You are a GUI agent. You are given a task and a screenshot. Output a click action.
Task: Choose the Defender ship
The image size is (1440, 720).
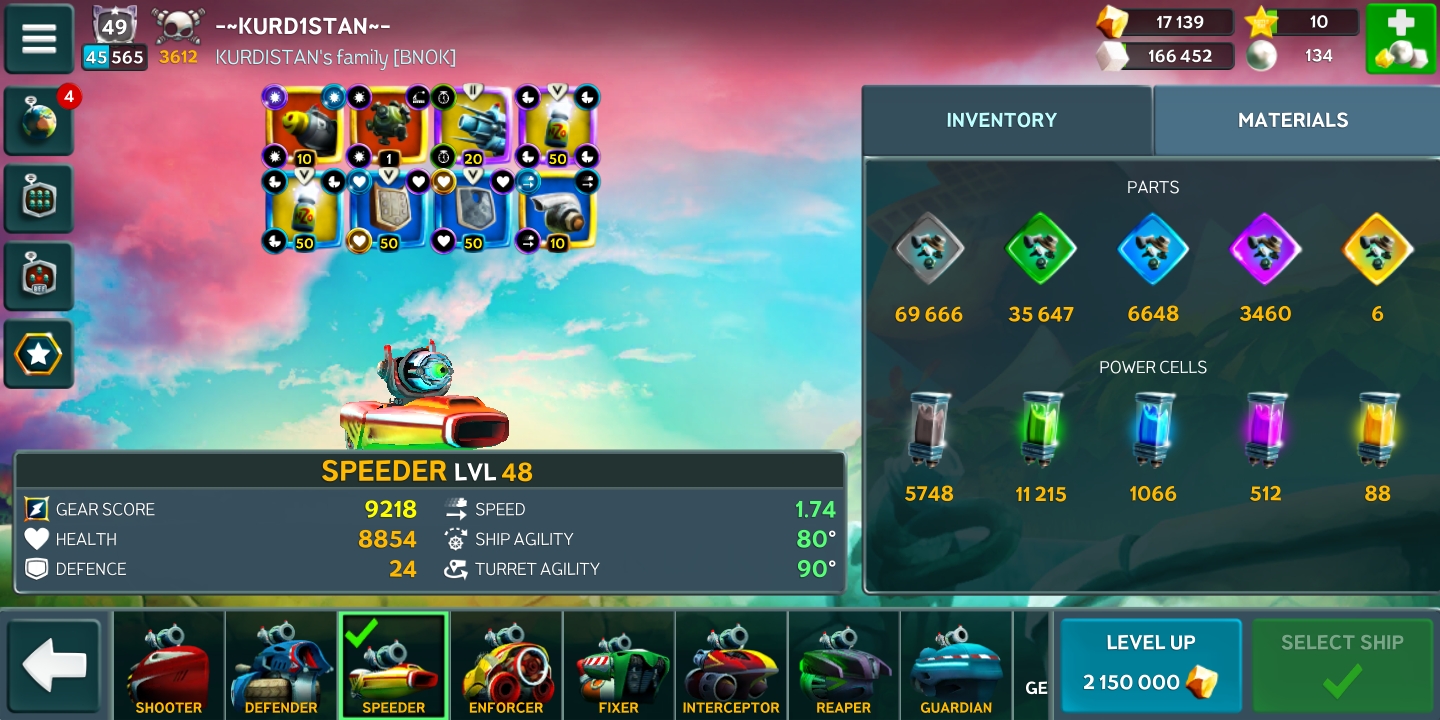[x=281, y=666]
